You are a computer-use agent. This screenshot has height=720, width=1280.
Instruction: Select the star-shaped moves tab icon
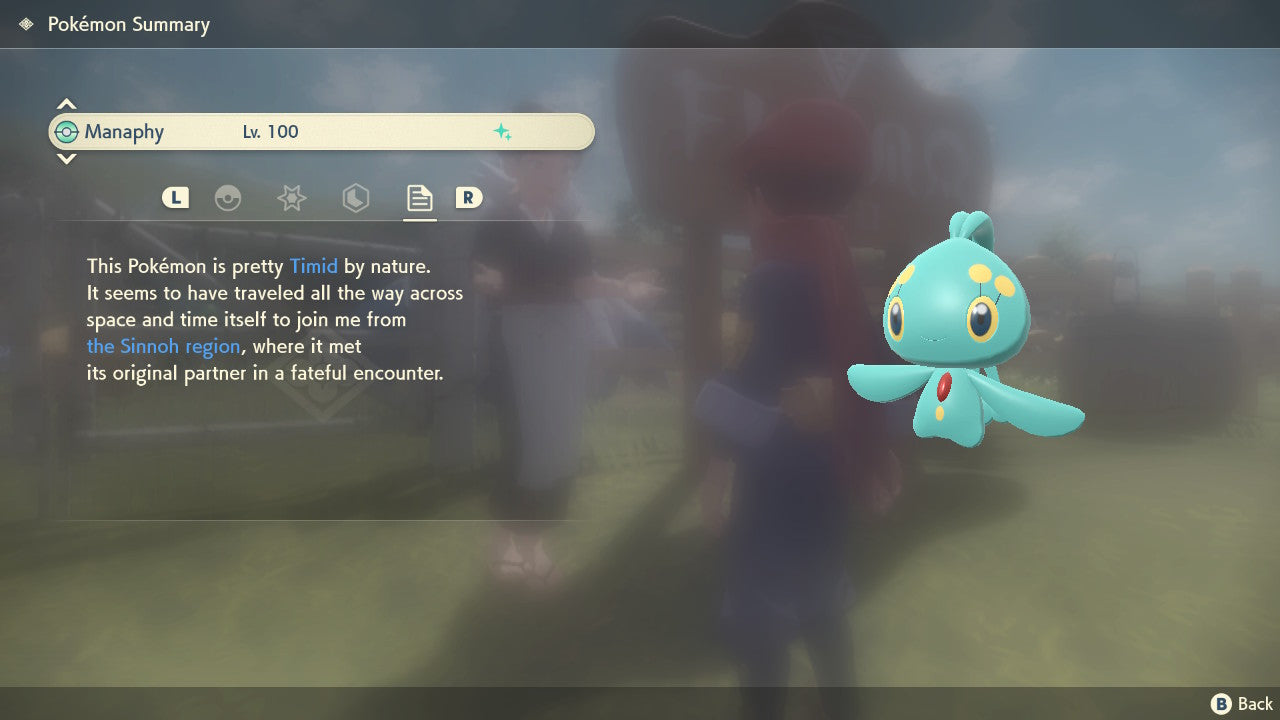291,198
